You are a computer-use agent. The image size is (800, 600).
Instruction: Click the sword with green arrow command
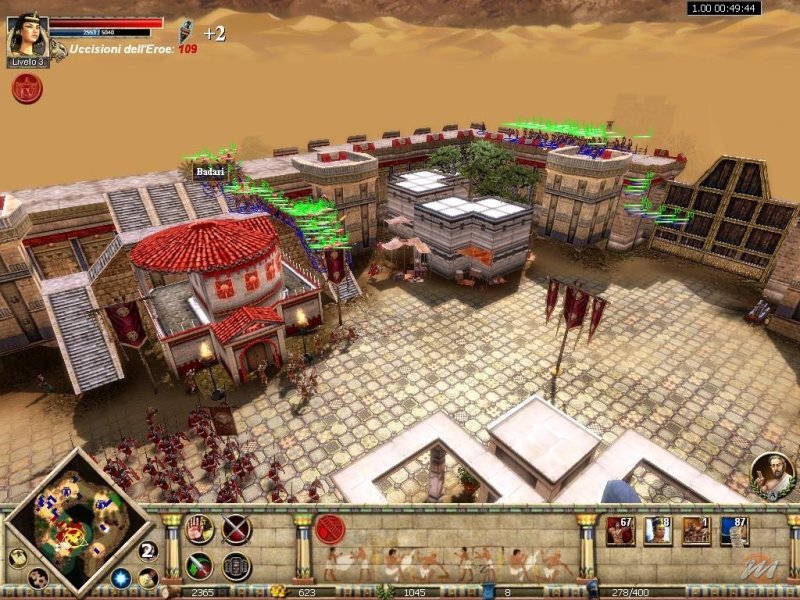pos(199,566)
